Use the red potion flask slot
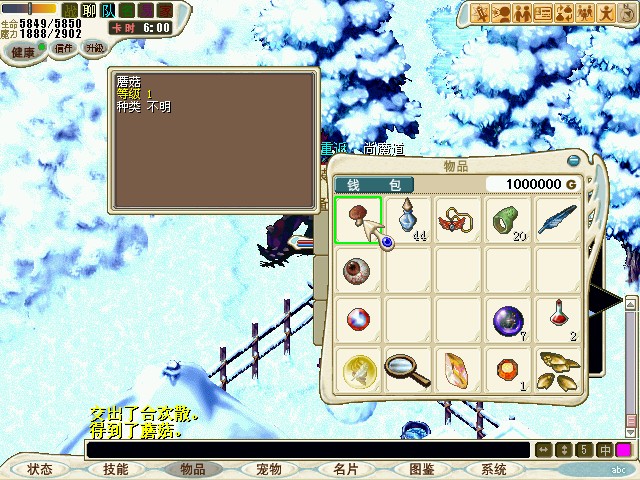Screen dimensions: 640x480 coord(559,320)
